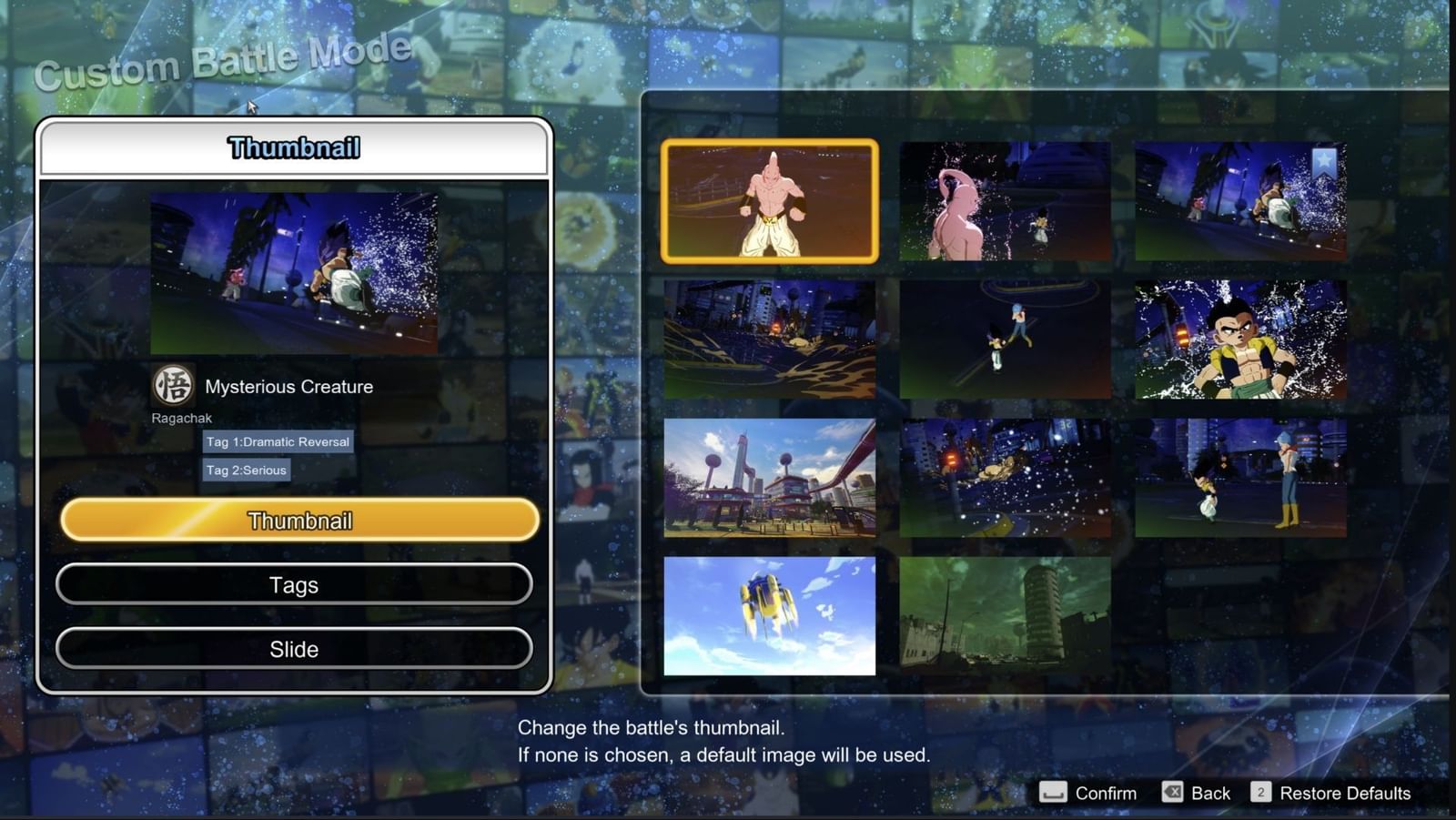Click the star bookmark badge on the Gotenks thumbnail
Image resolution: width=1456 pixels, height=820 pixels.
pyautogui.click(x=1325, y=159)
